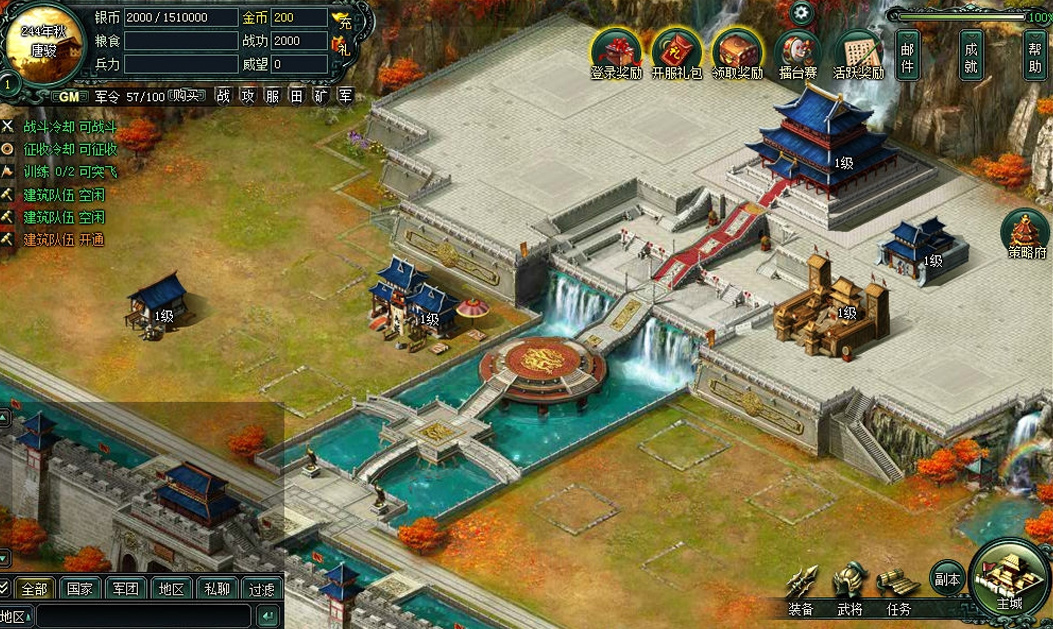
Task: Open the GM button
Action: [x=69, y=96]
